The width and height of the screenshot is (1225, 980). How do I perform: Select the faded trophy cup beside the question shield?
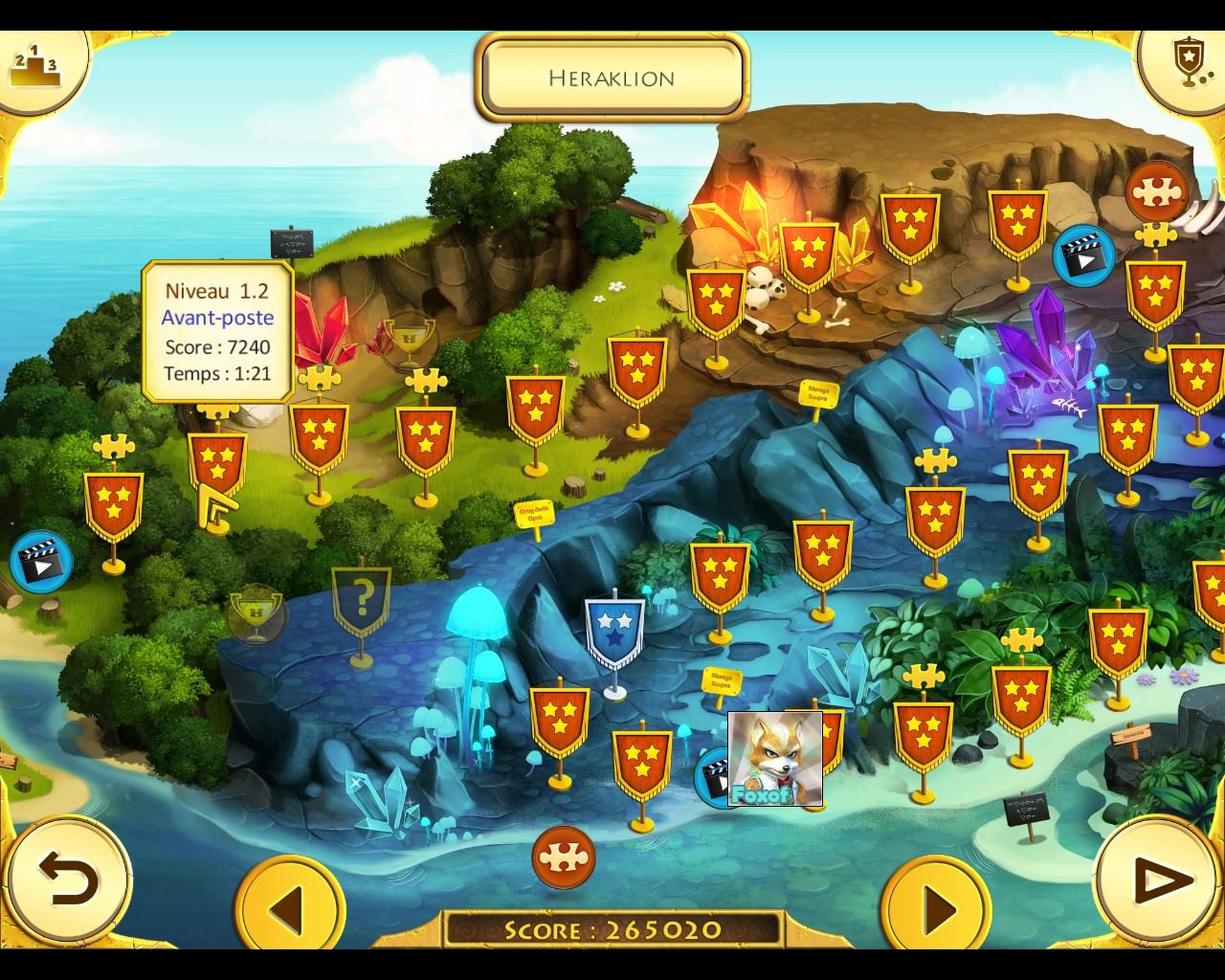(256, 613)
